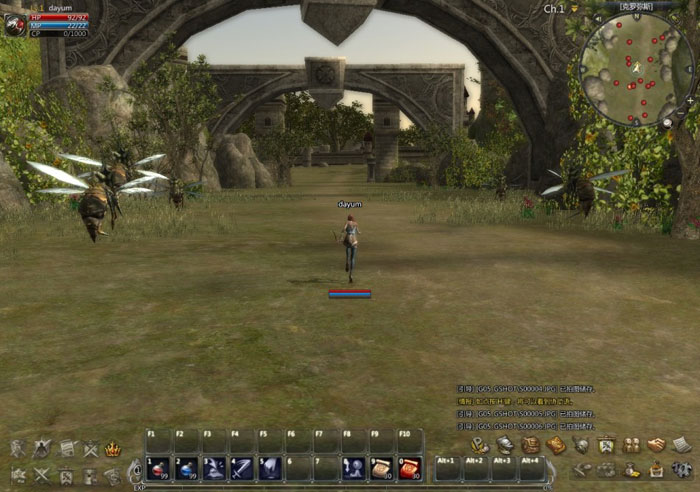Open the leather backpack inventory icon
The width and height of the screenshot is (700, 492).
point(530,445)
